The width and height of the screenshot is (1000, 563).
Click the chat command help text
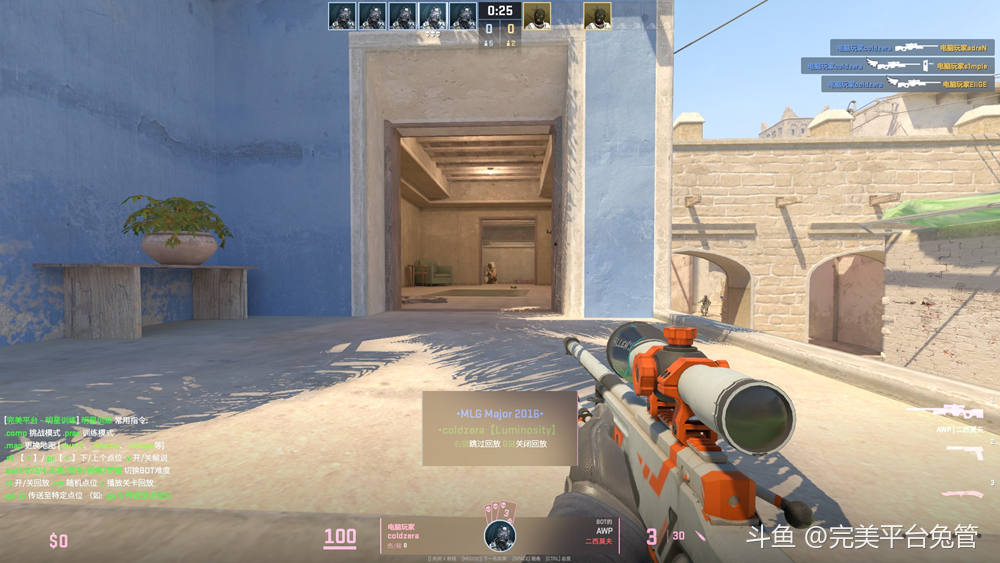(87, 458)
